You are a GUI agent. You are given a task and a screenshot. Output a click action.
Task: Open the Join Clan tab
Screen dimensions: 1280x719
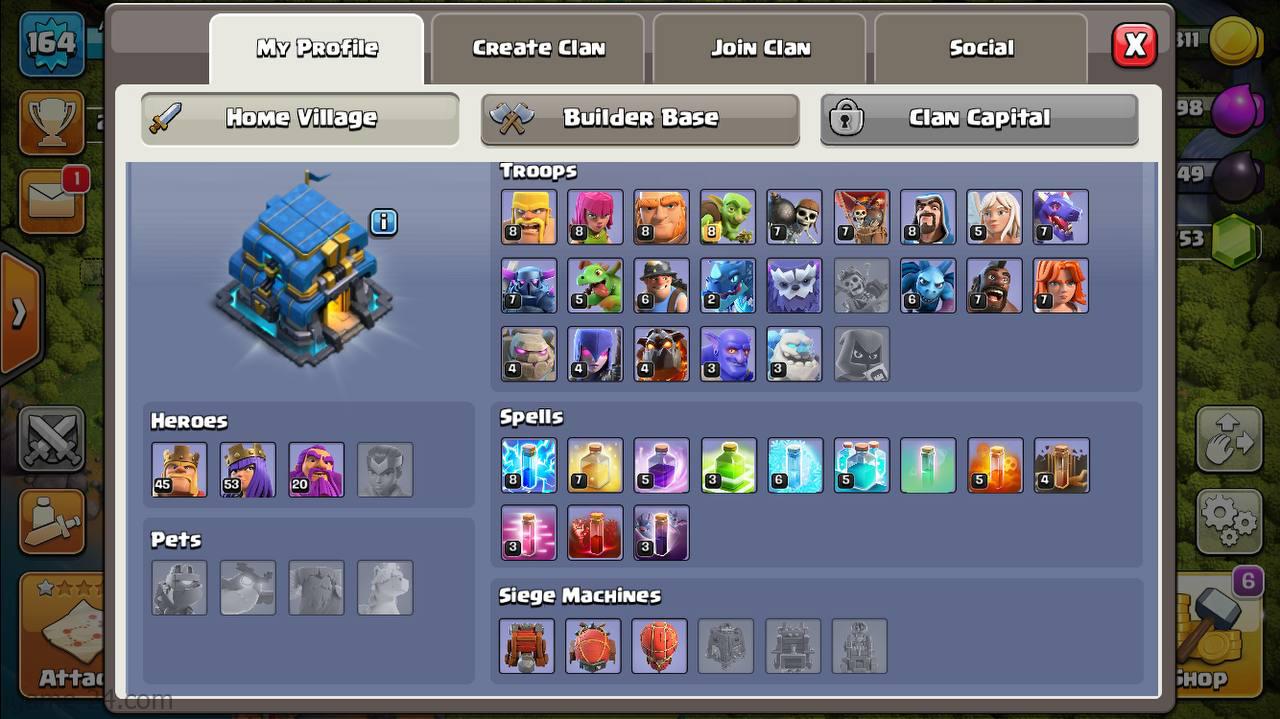click(x=760, y=48)
